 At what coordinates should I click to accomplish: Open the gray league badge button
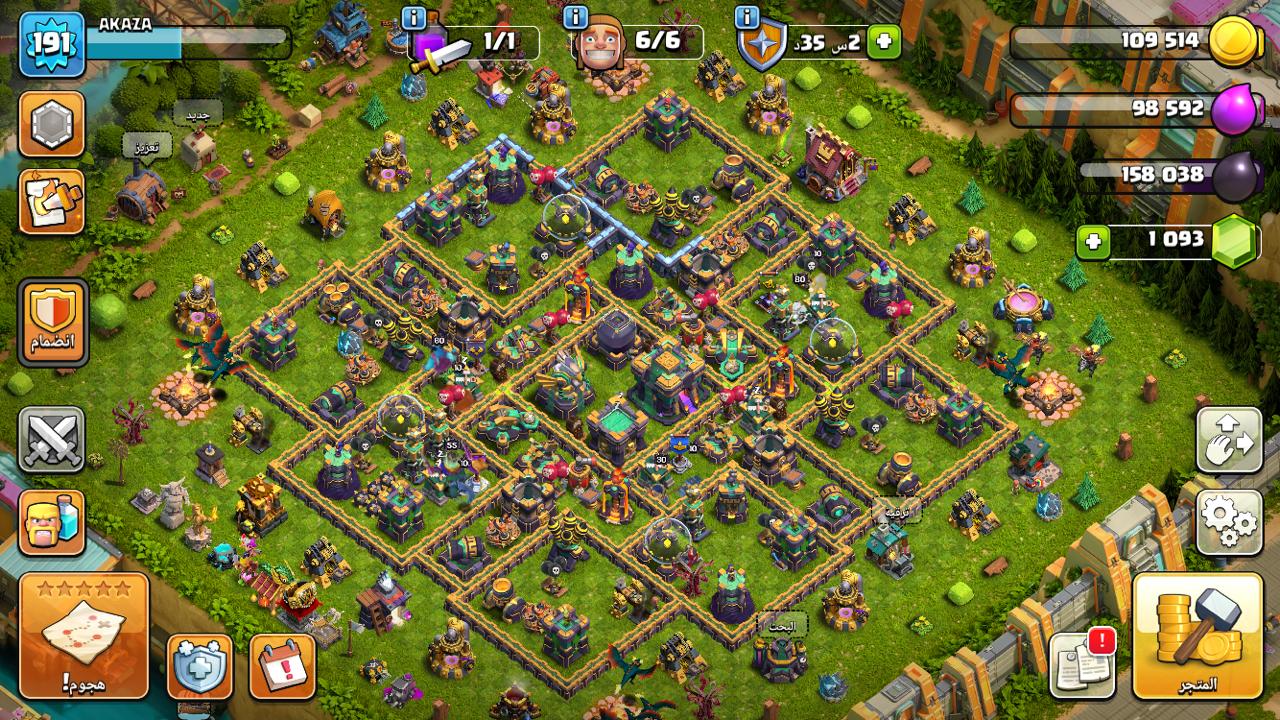coord(51,125)
